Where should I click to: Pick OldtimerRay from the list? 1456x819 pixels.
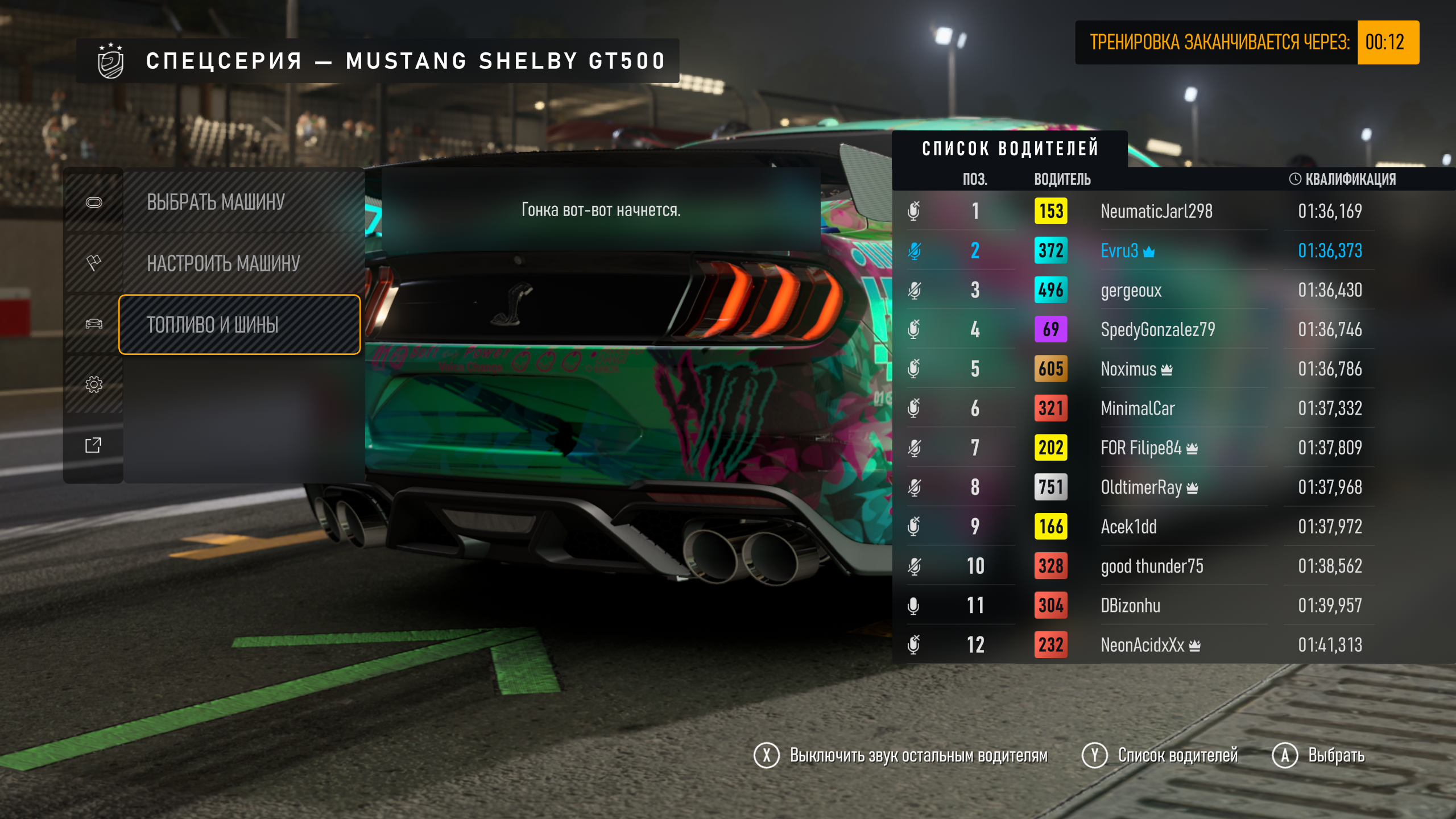tap(1141, 487)
